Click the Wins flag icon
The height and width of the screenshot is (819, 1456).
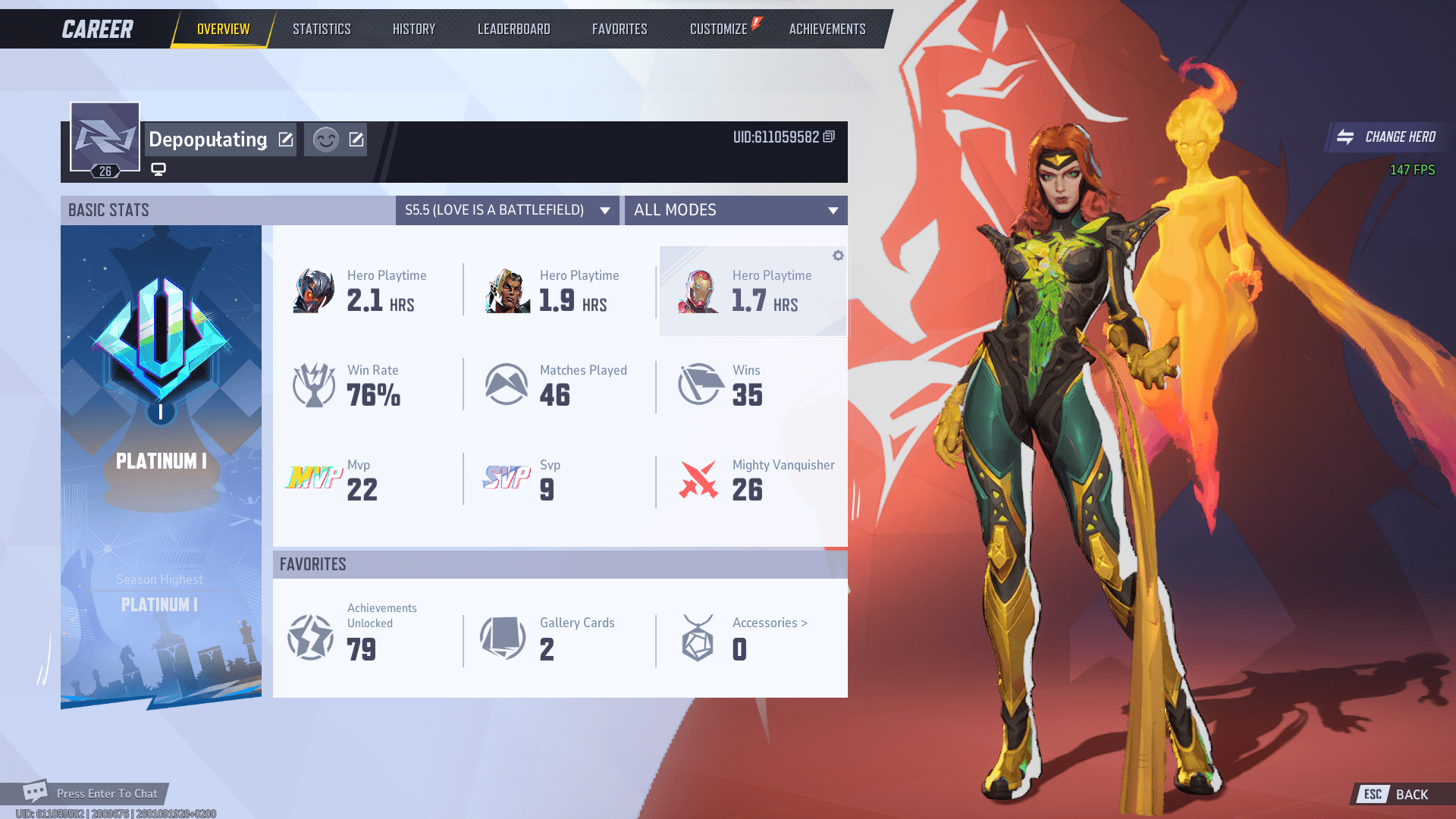coord(699,384)
